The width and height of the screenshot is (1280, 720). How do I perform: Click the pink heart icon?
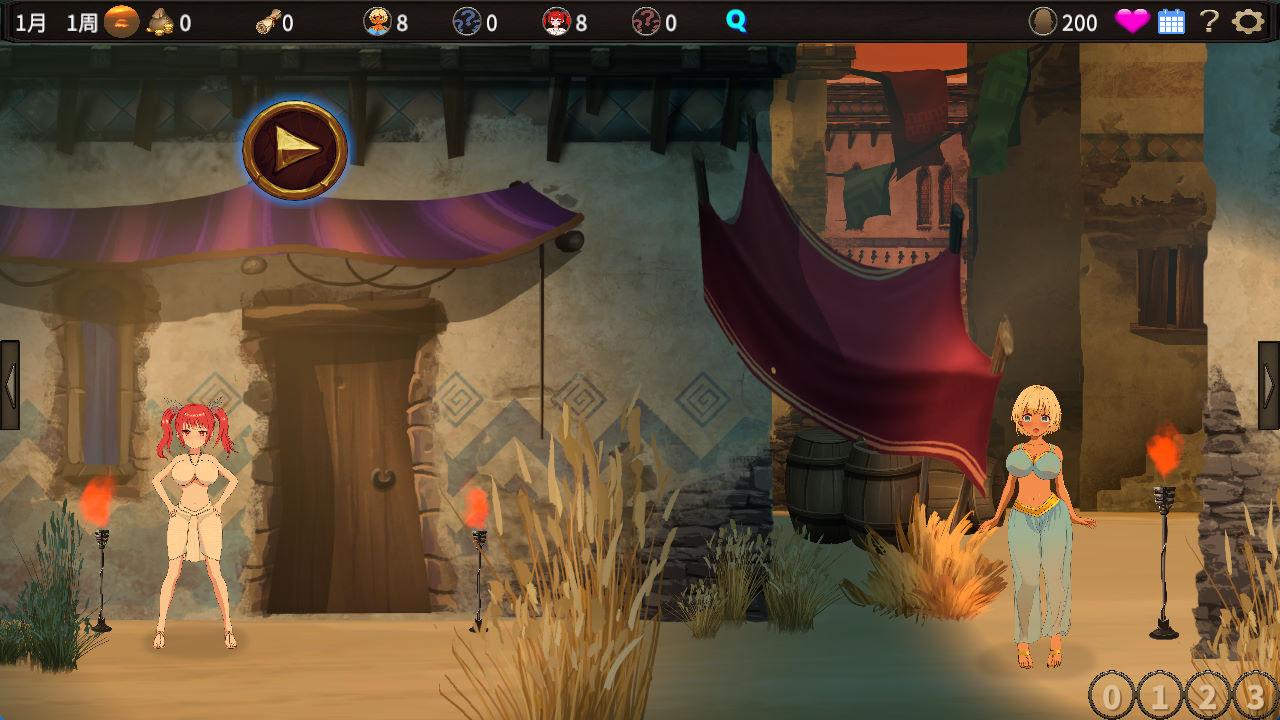point(1132,22)
